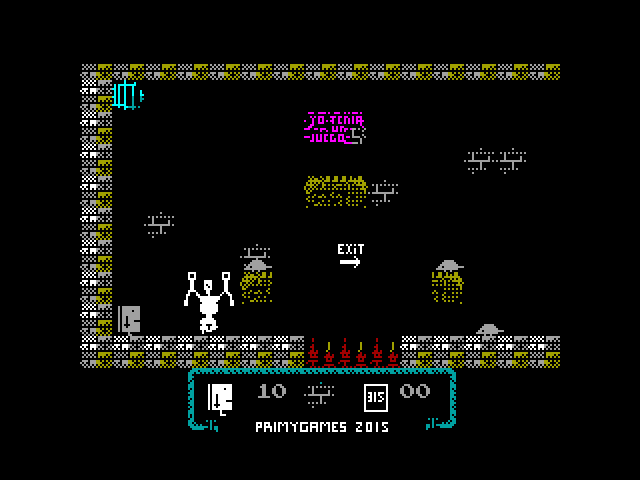The height and width of the screenshot is (480, 640).
Task: Select the brick block icon in the HUD
Action: (x=321, y=393)
